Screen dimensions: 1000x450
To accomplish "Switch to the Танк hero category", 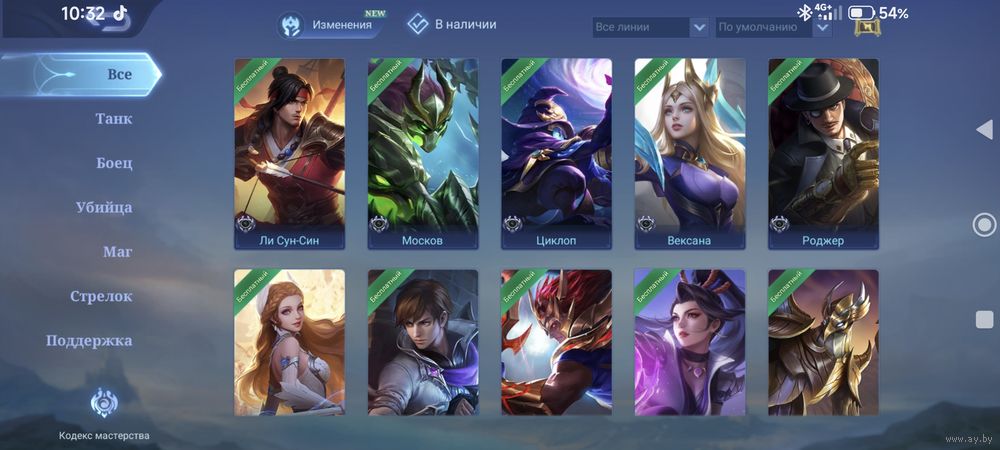I will [114, 119].
